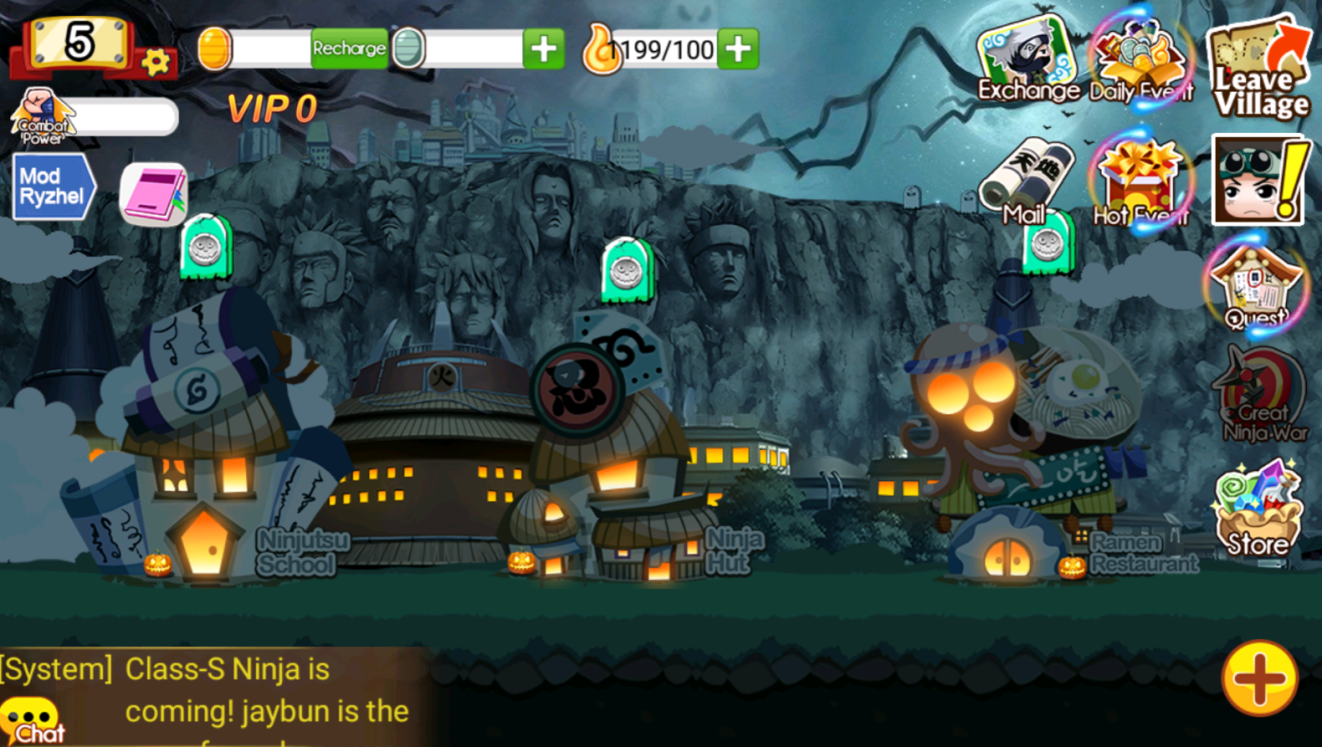Enter the Great Ninja War
The height and width of the screenshot is (747, 1322).
pyautogui.click(x=1259, y=395)
